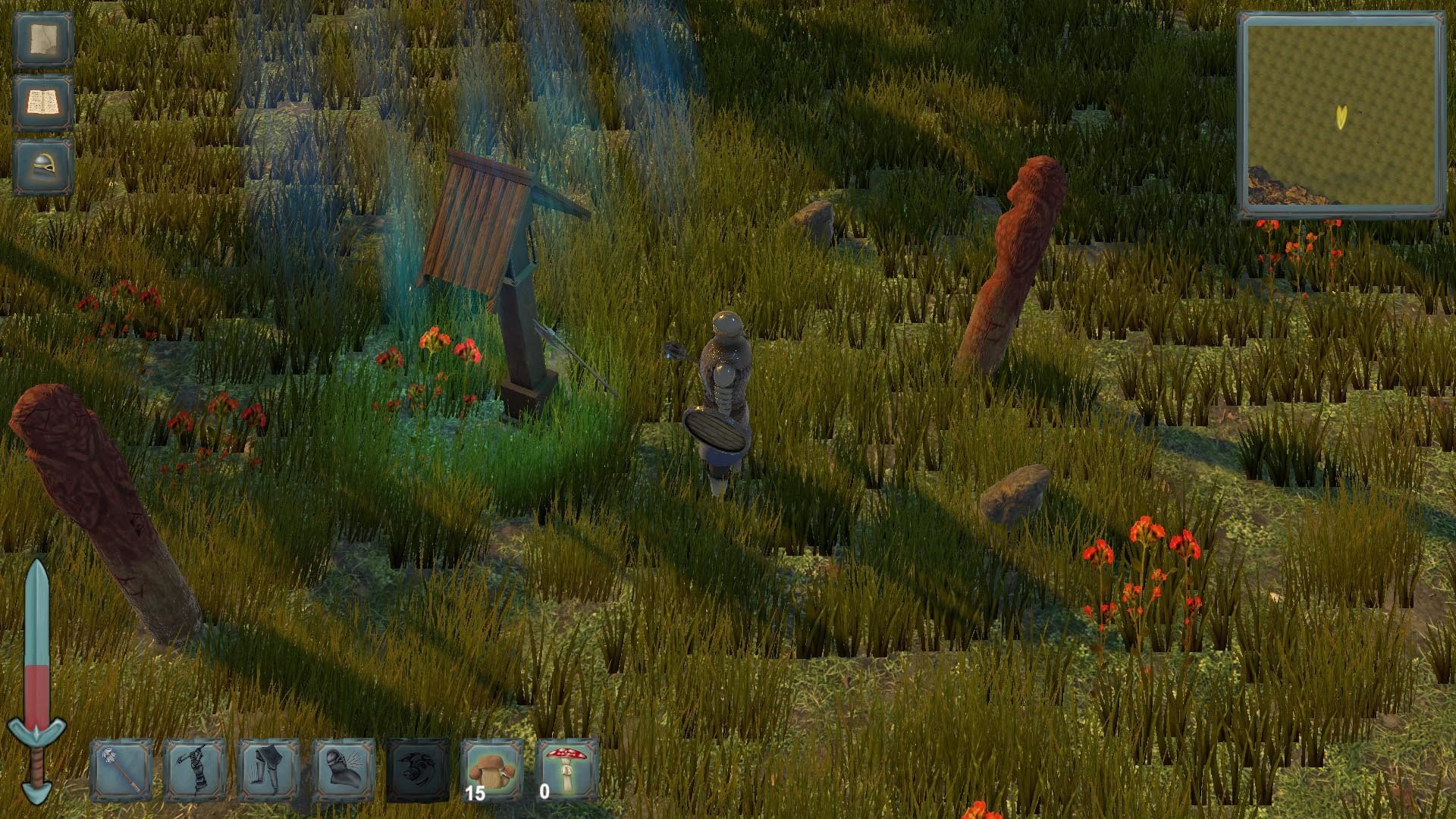Click the helmet character icon
This screenshot has height=819, width=1456.
43,167
